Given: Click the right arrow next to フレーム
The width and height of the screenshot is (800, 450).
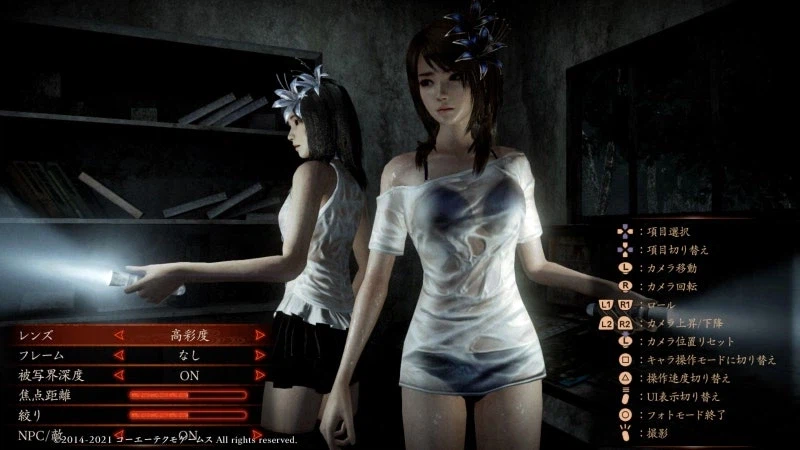Looking at the screenshot, I should (260, 355).
